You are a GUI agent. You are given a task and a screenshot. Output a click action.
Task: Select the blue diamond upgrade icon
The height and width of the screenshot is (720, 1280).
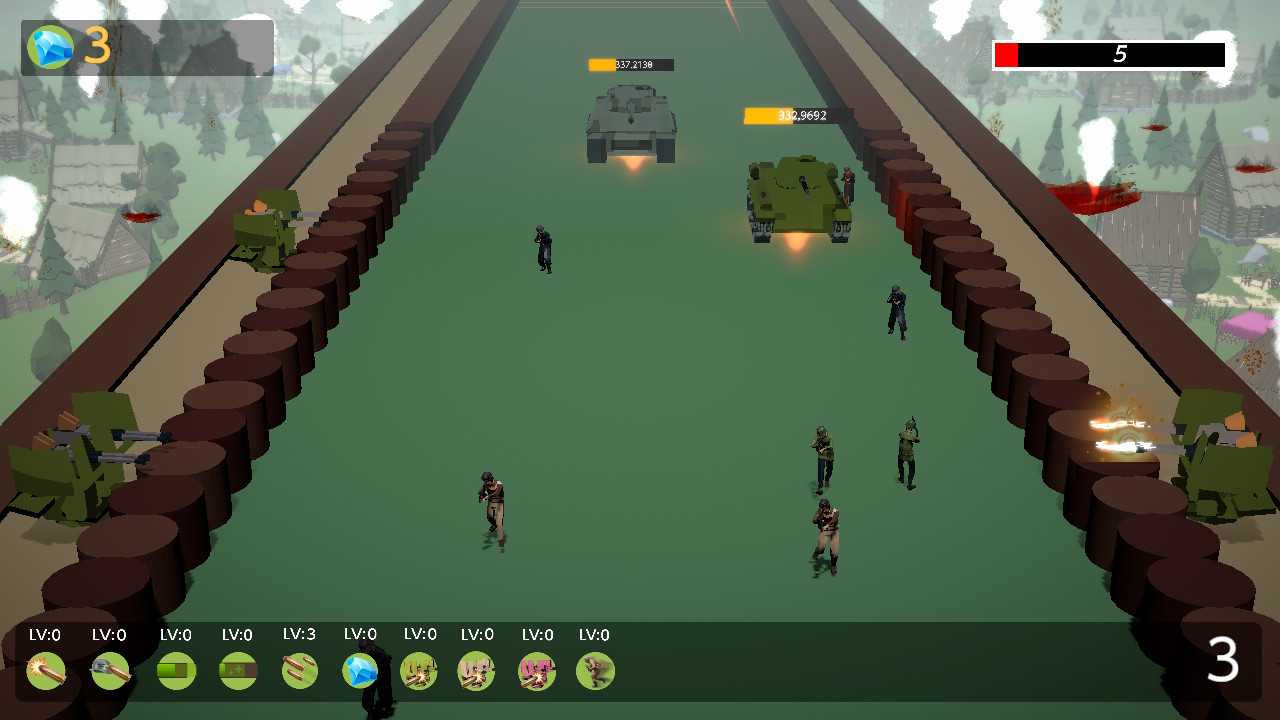(x=358, y=671)
